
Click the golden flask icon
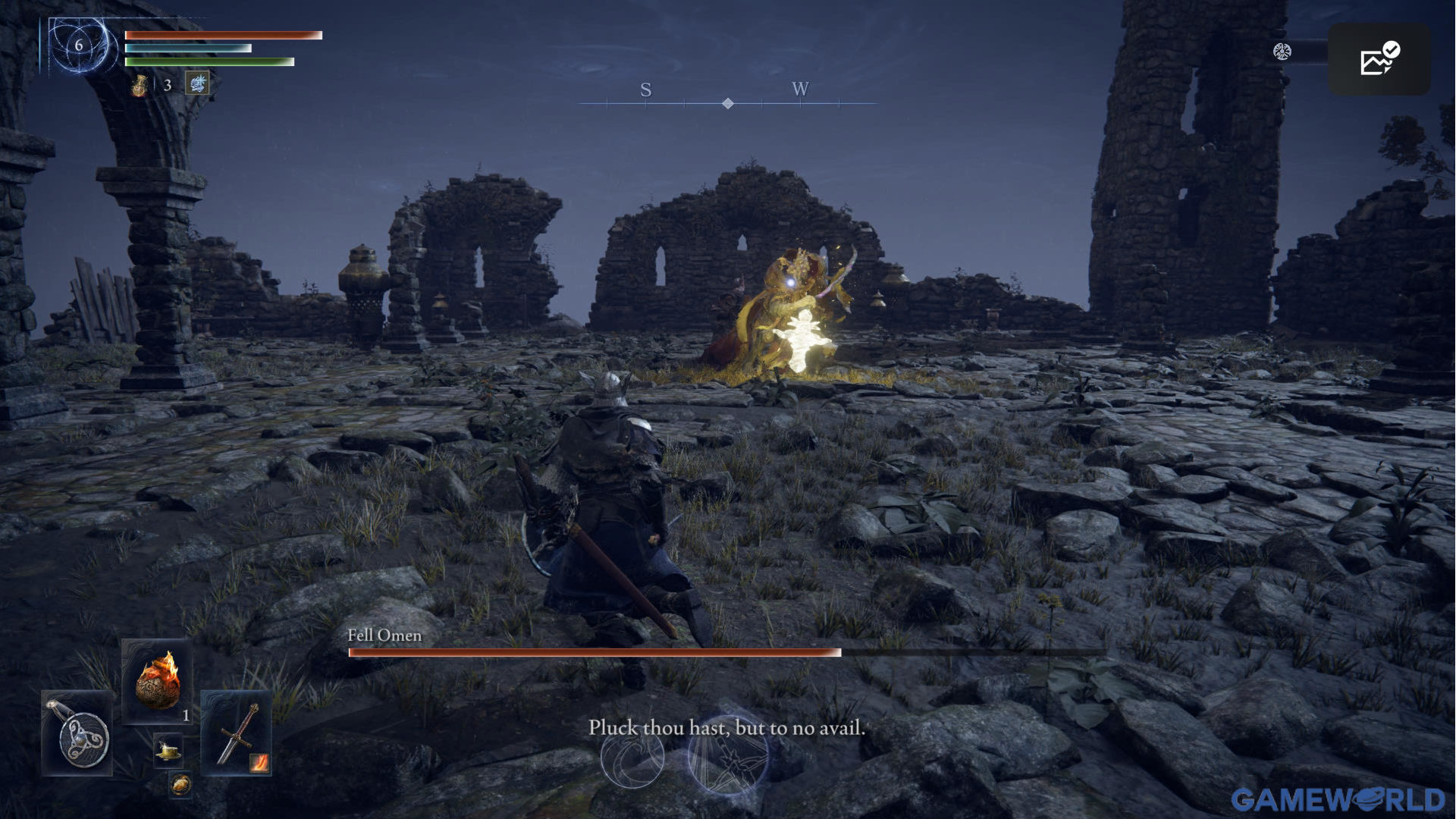(140, 86)
